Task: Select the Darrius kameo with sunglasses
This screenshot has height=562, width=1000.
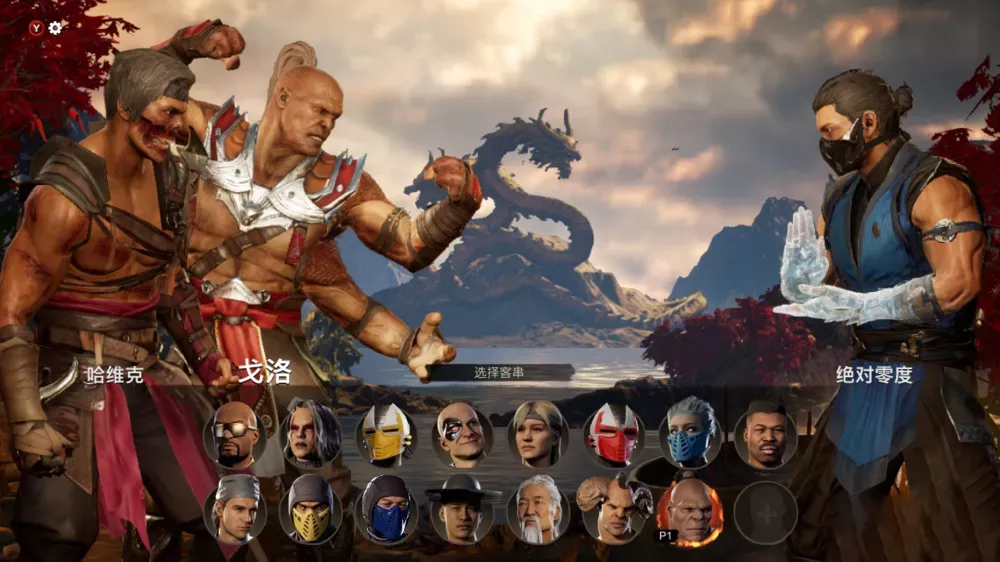Action: click(x=235, y=435)
